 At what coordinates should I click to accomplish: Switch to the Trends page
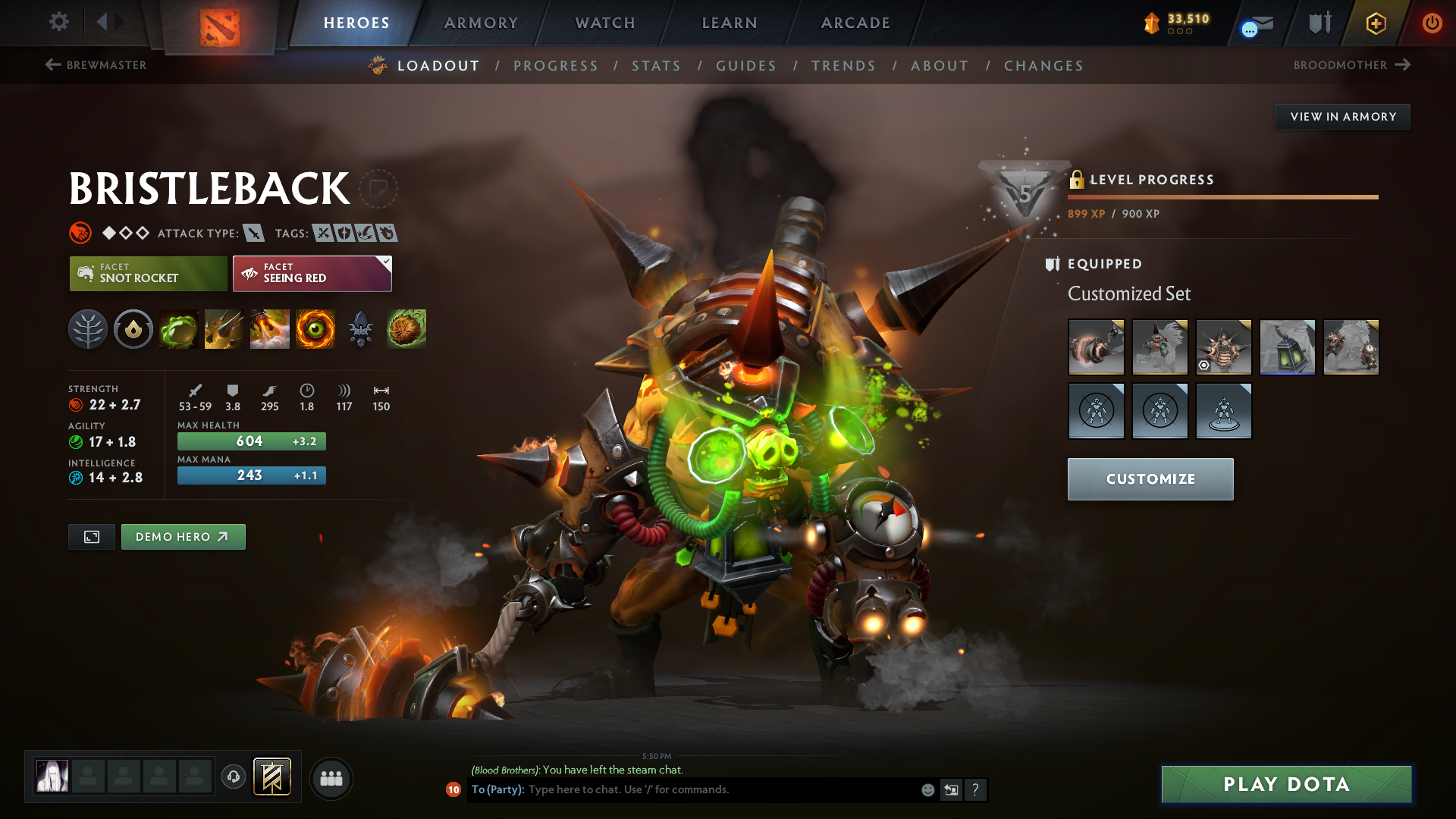tap(843, 66)
